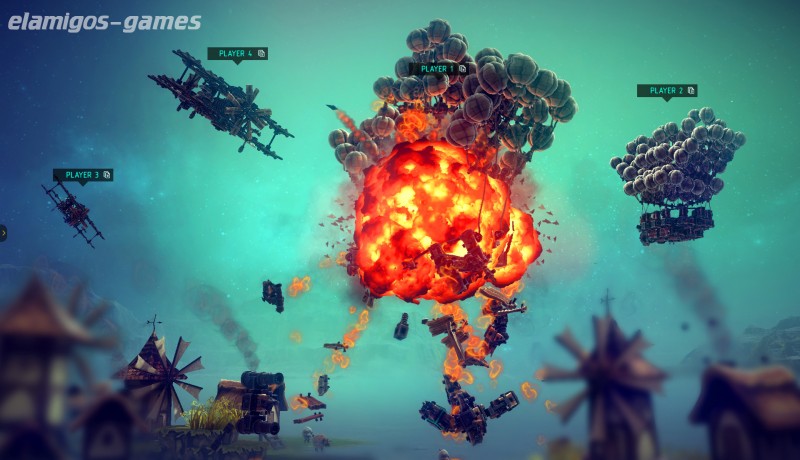The height and width of the screenshot is (460, 800).
Task: Choose the Player 4 name tag
Action: 237,54
